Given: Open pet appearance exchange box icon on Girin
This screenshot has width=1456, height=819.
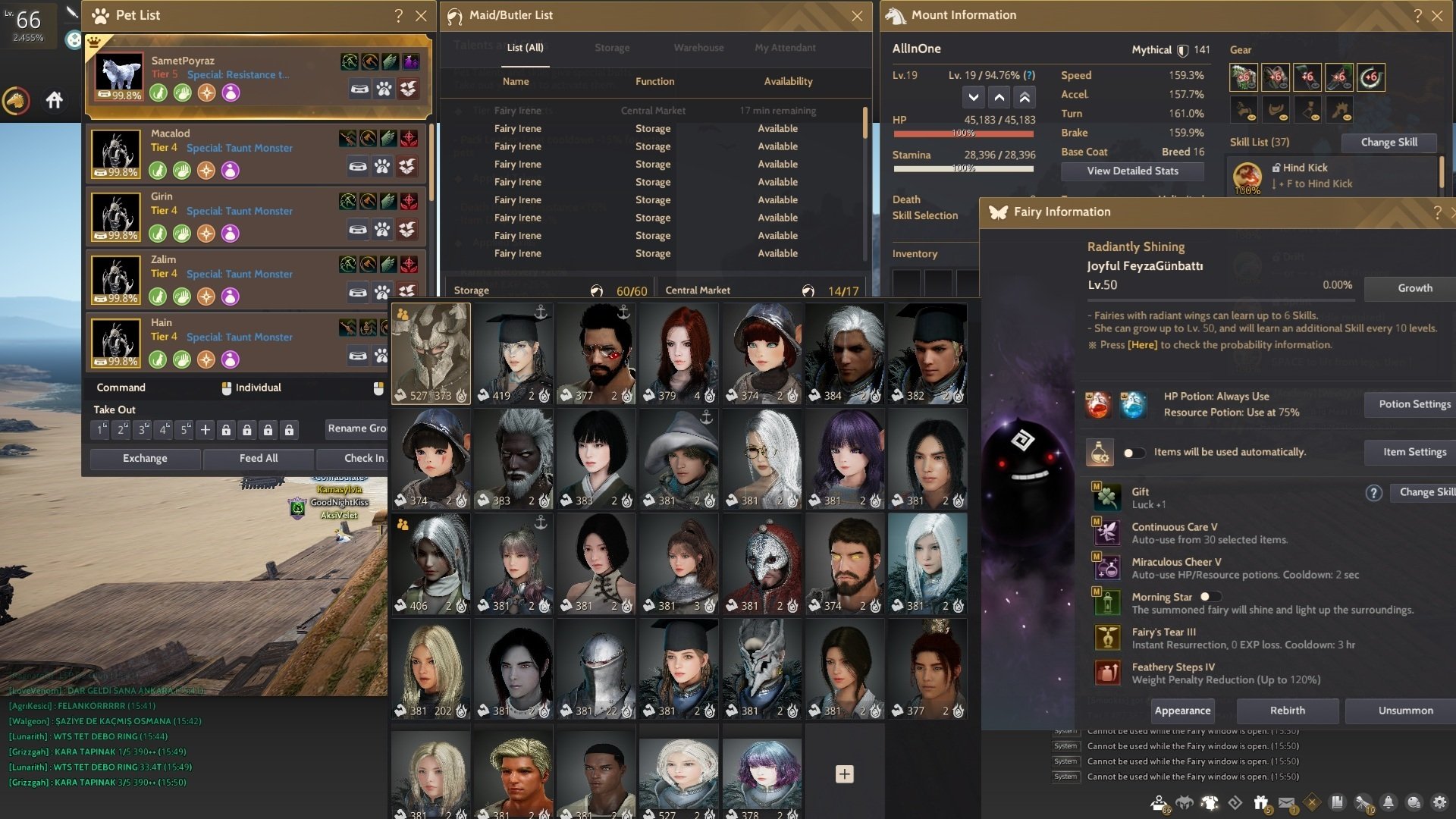Looking at the screenshot, I should tap(407, 228).
